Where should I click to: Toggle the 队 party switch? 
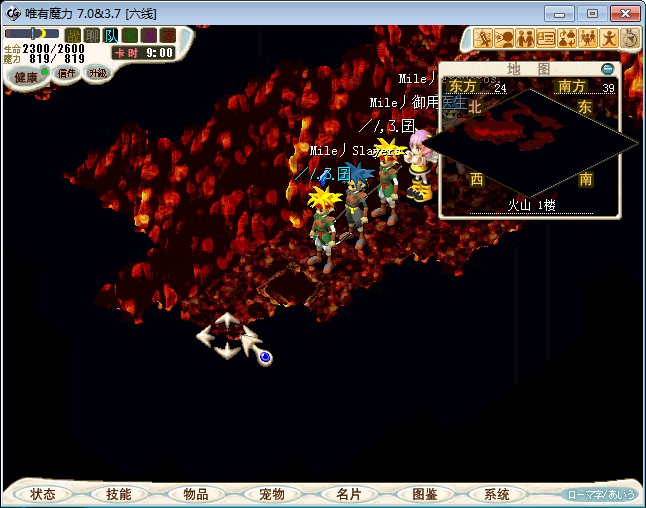pyautogui.click(x=111, y=35)
